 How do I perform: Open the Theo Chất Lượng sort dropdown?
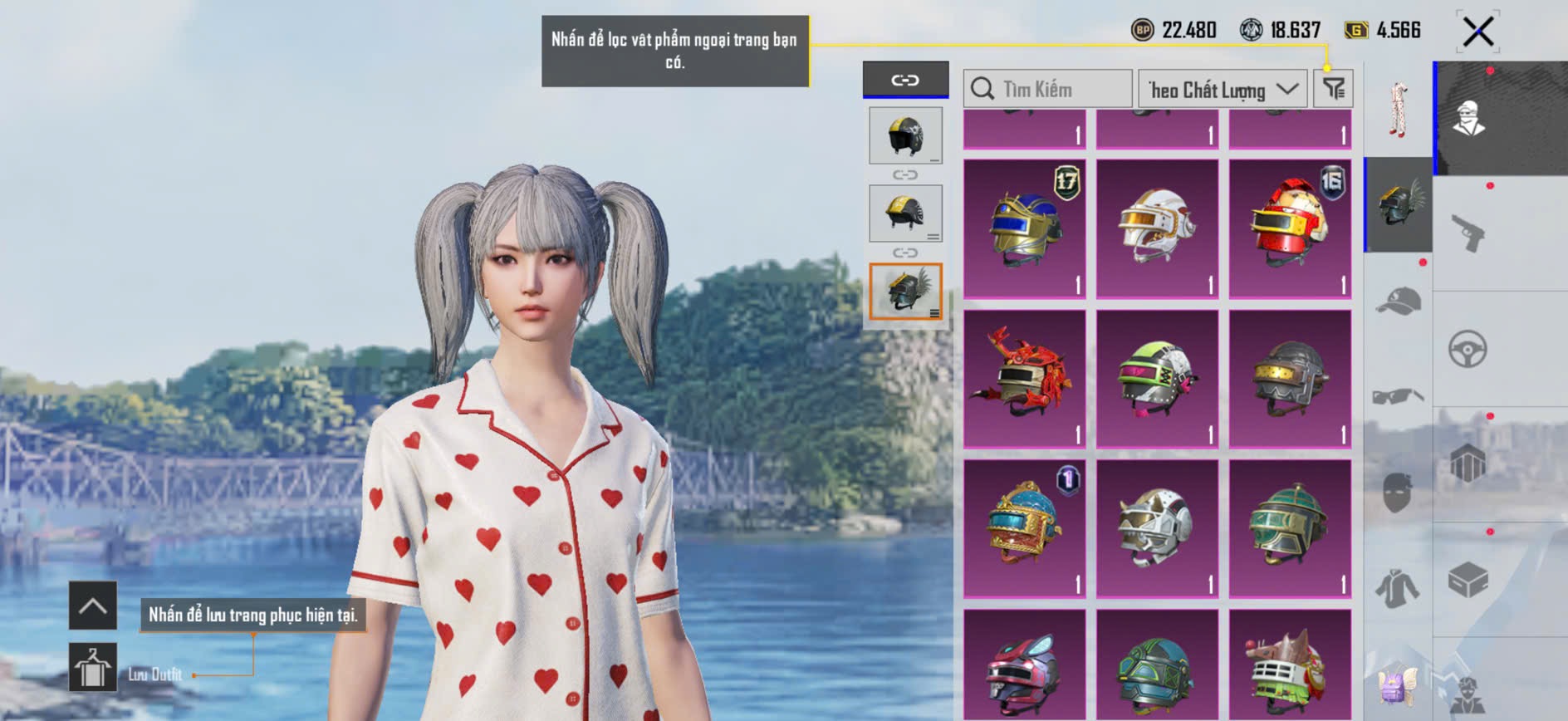1222,89
